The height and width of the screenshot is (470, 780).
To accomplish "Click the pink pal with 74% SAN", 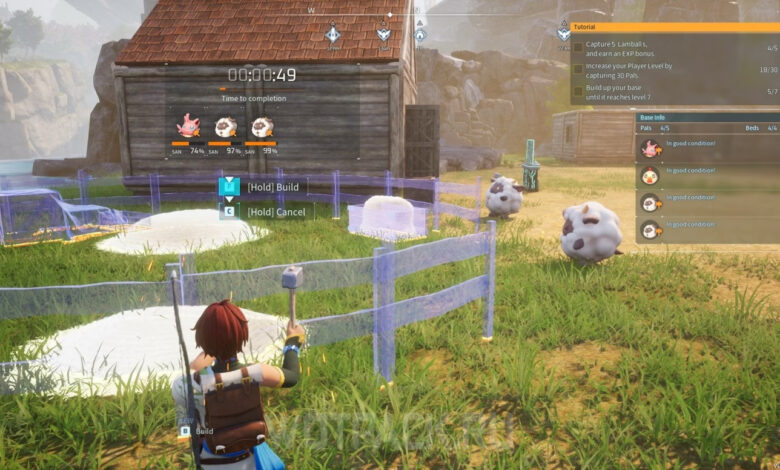I will coord(187,126).
